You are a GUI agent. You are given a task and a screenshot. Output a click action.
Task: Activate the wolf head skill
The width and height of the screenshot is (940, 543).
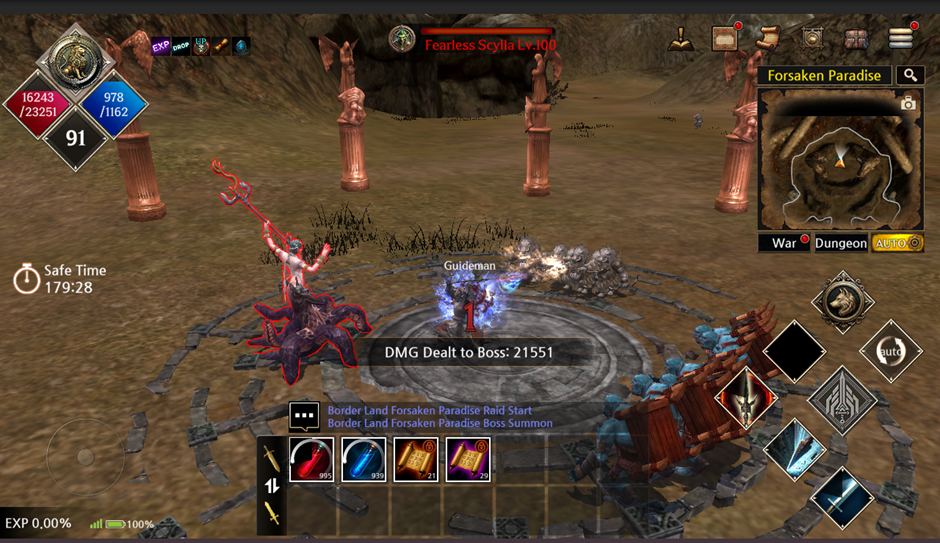[x=843, y=301]
